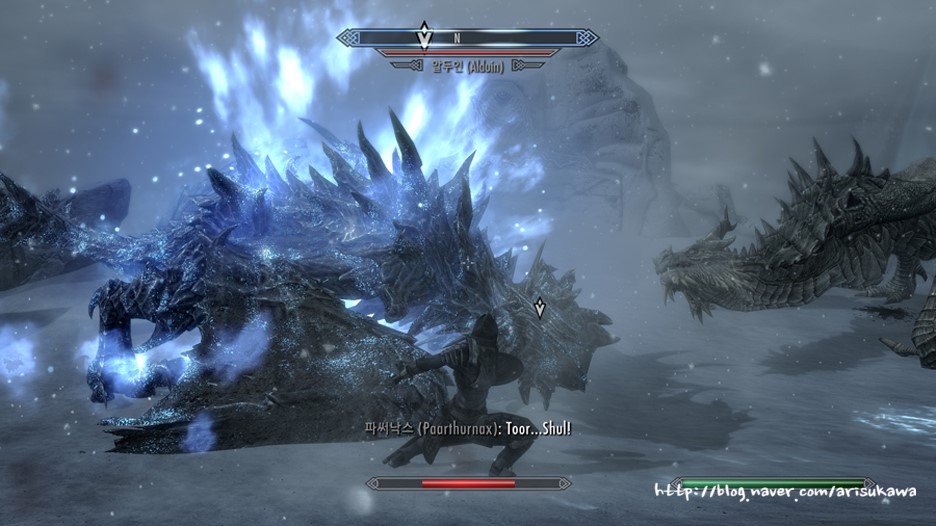Select the quest marker on the compass
936x526 pixels.
(x=424, y=36)
